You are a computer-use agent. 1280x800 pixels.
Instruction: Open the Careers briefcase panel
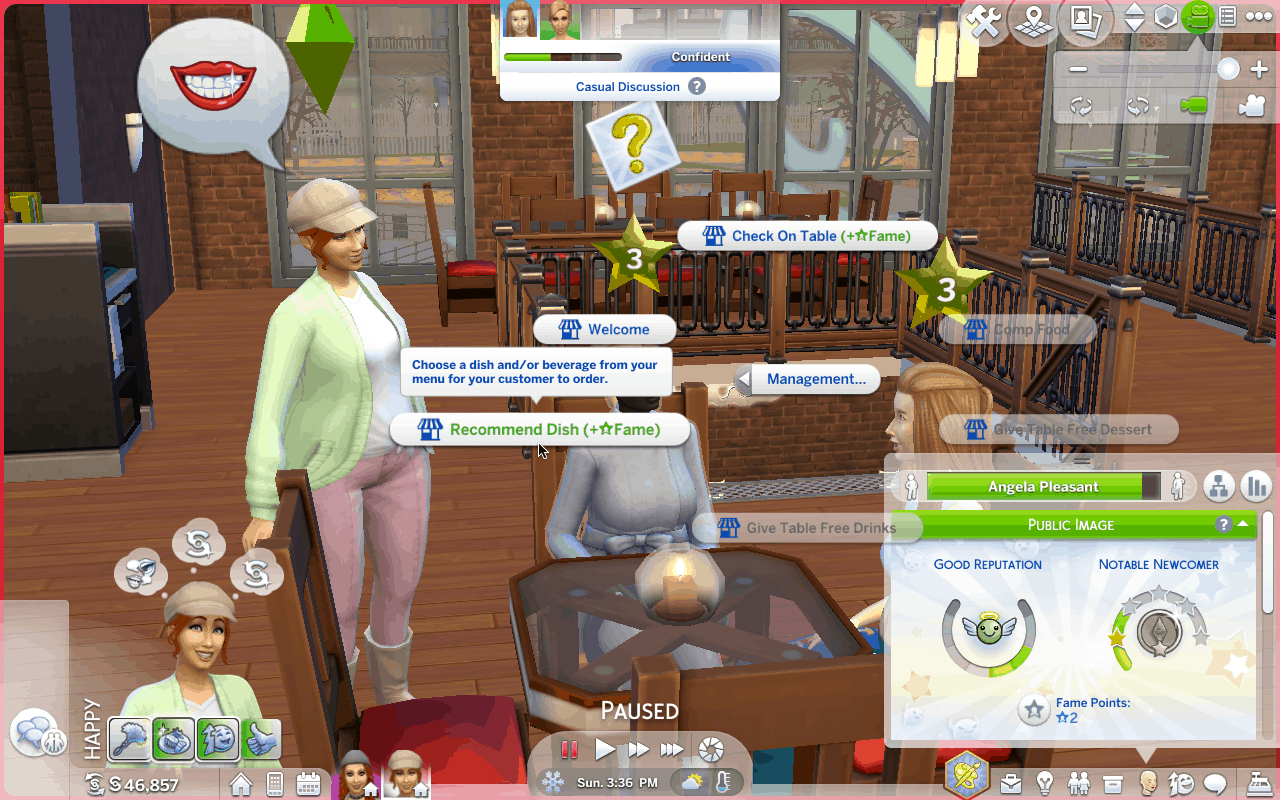pyautogui.click(x=1013, y=782)
